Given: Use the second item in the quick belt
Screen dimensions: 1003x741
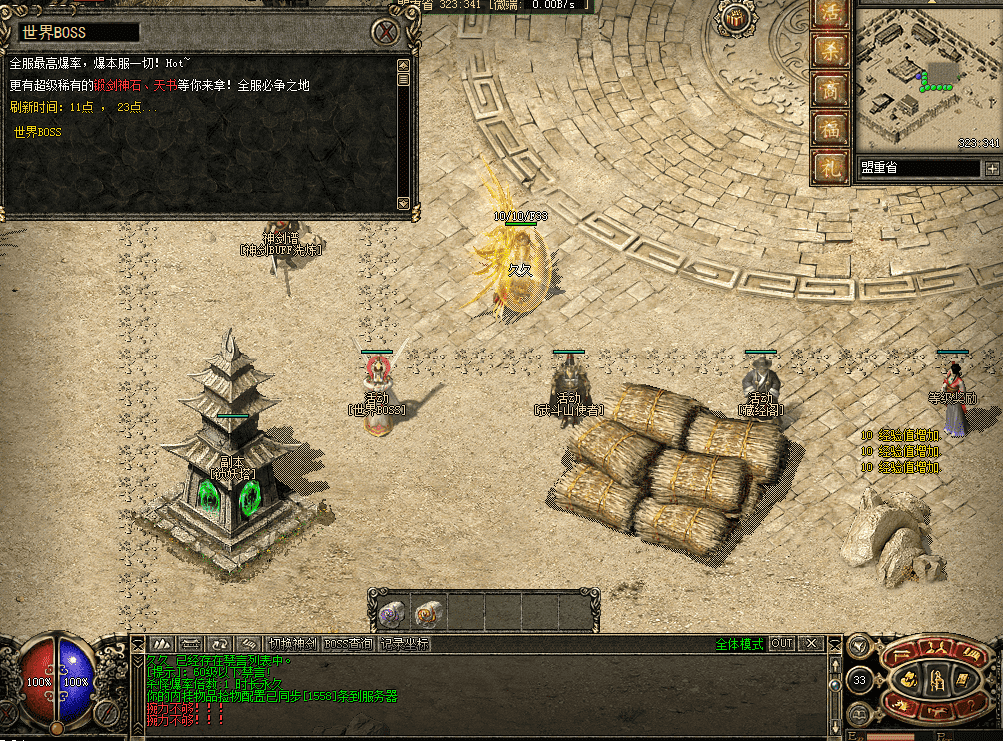Looking at the screenshot, I should point(428,611).
